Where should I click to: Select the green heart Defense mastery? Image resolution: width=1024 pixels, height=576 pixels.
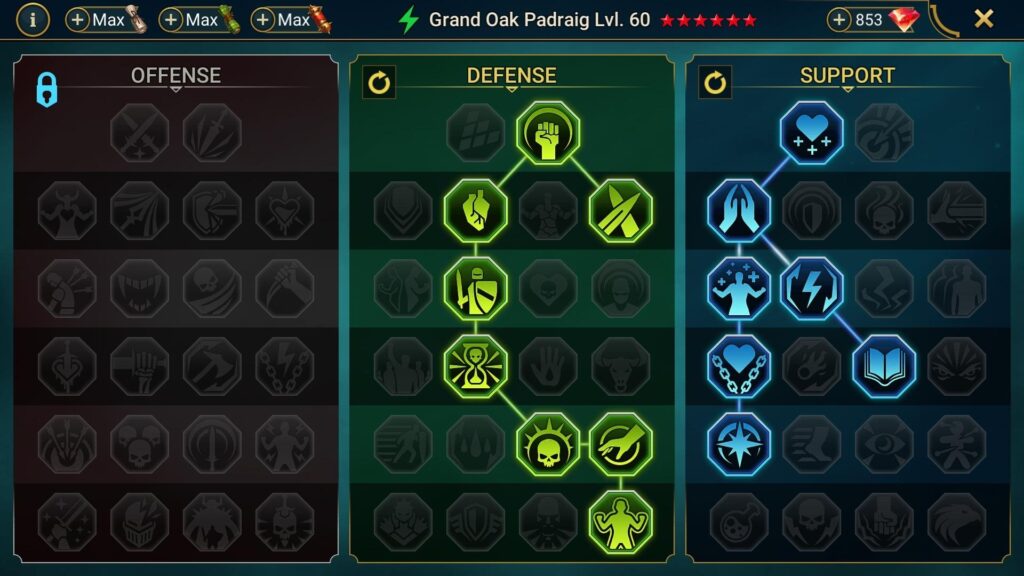(476, 211)
